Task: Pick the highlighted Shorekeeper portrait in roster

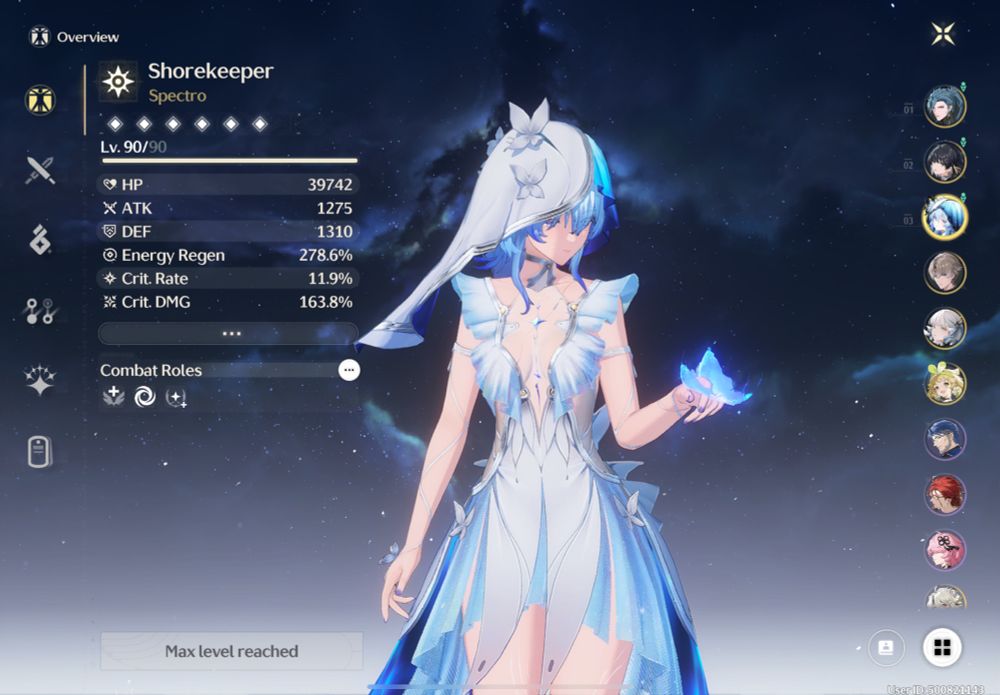Action: [x=944, y=217]
